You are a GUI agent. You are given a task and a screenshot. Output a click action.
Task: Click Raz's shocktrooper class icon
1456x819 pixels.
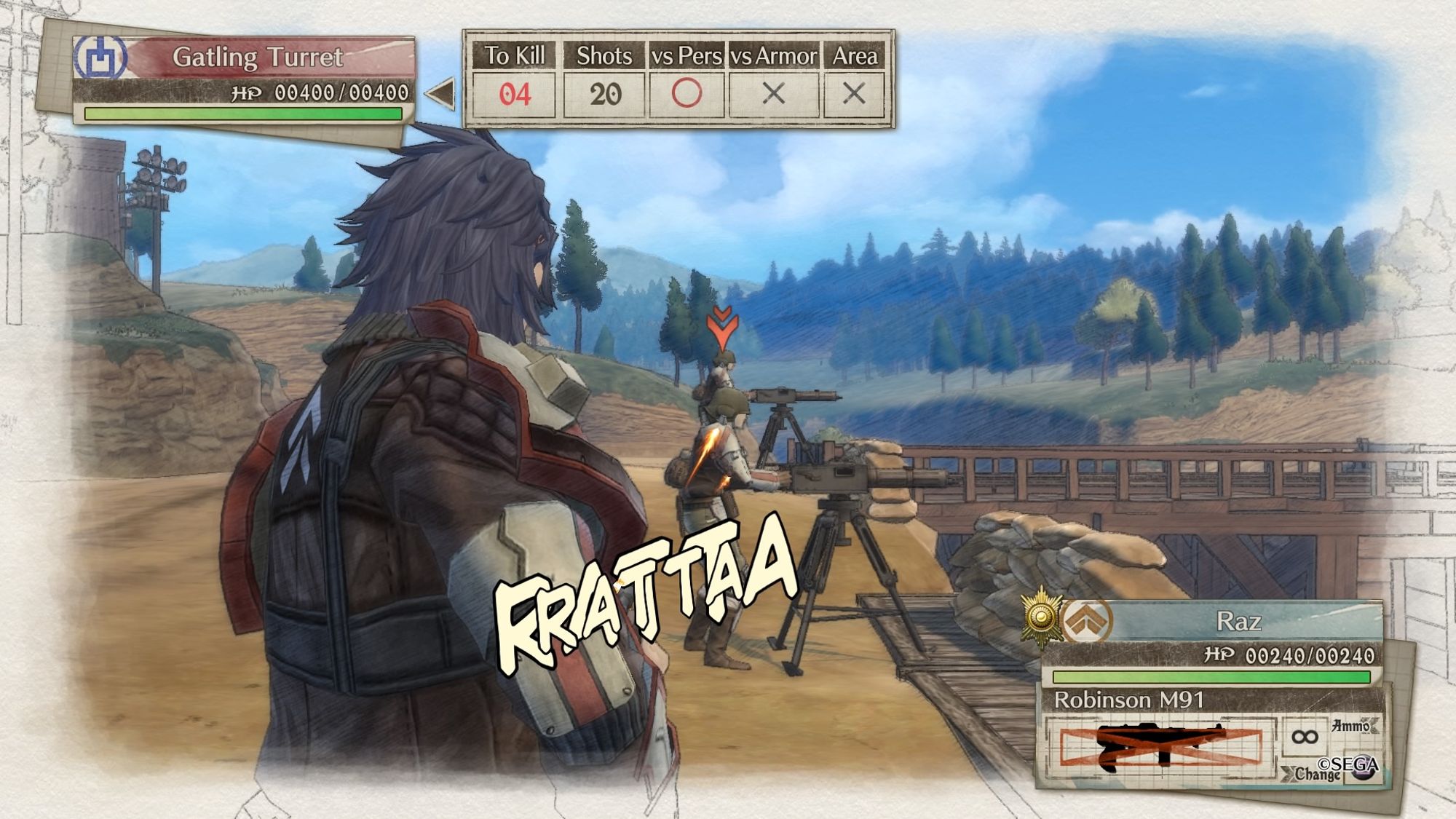coord(1086,621)
